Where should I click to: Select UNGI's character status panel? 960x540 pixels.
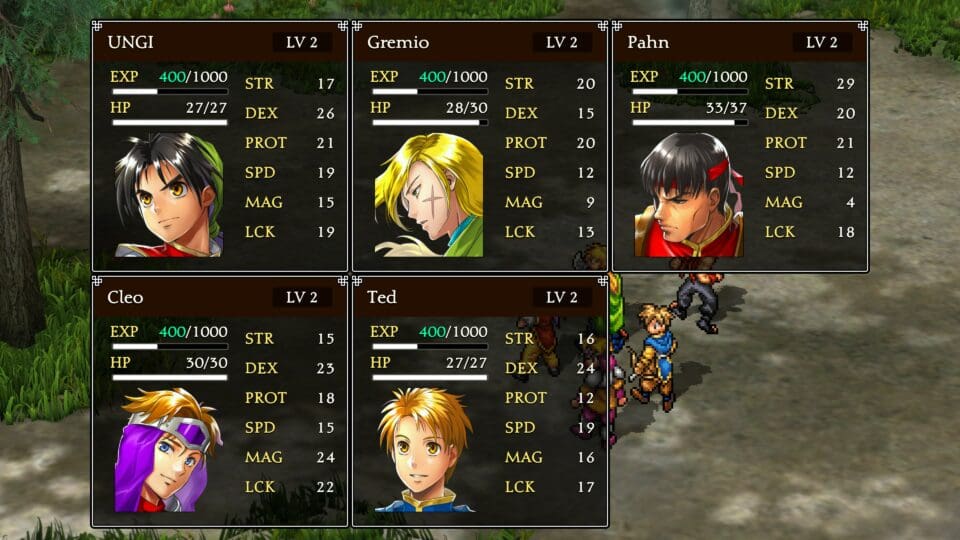(220, 146)
